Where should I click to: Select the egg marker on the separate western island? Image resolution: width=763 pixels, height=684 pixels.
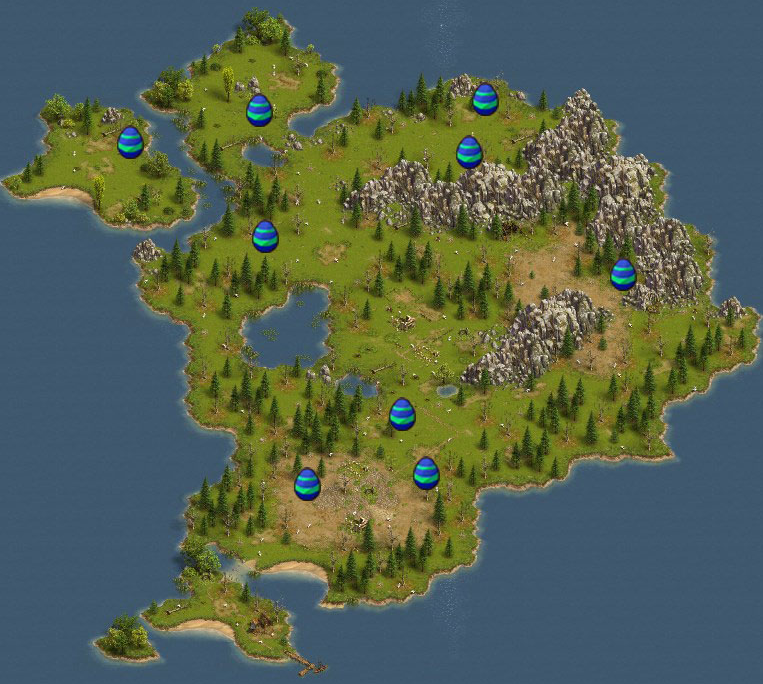coord(130,142)
